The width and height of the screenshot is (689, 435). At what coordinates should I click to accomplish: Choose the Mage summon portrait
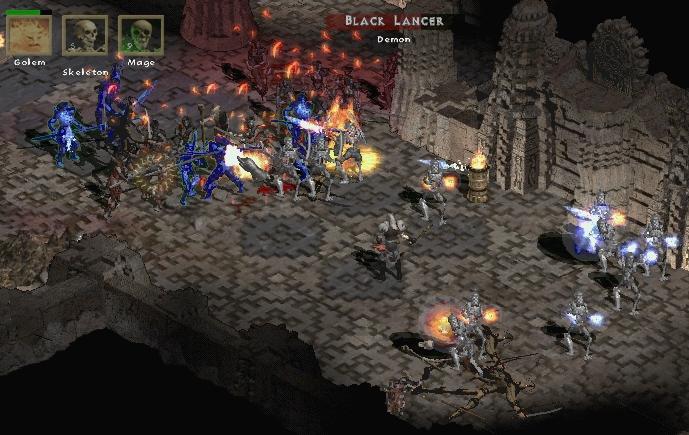[x=140, y=36]
